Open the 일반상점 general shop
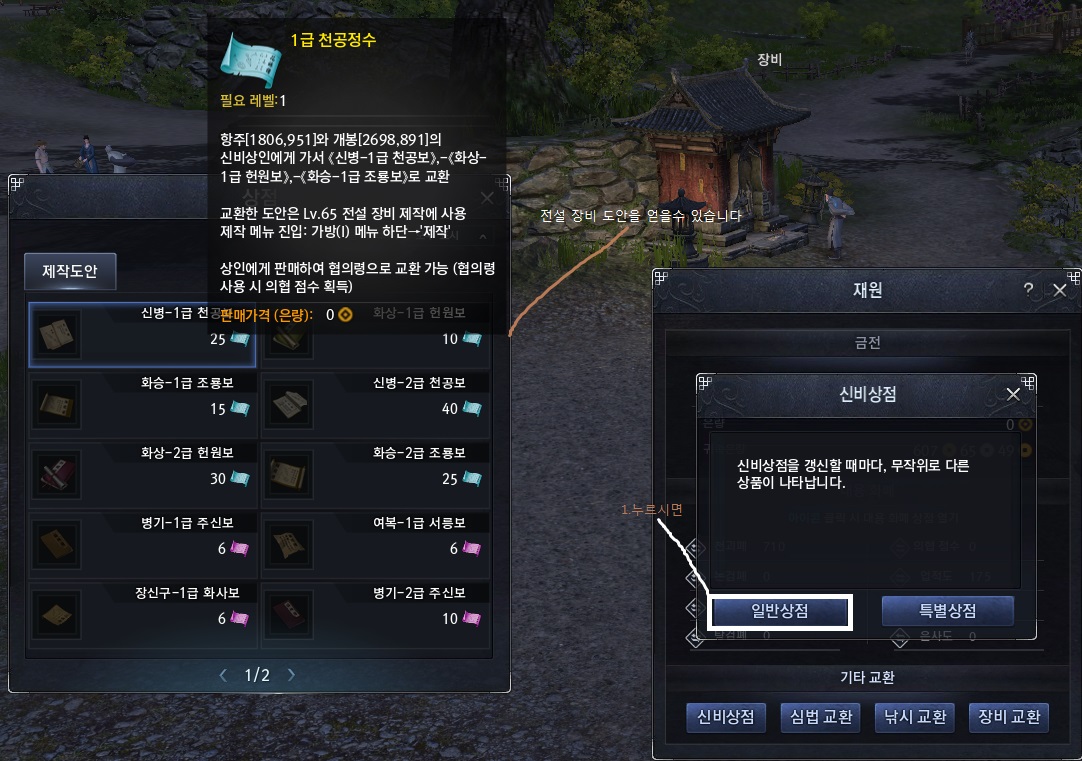The height and width of the screenshot is (761, 1082). [780, 612]
